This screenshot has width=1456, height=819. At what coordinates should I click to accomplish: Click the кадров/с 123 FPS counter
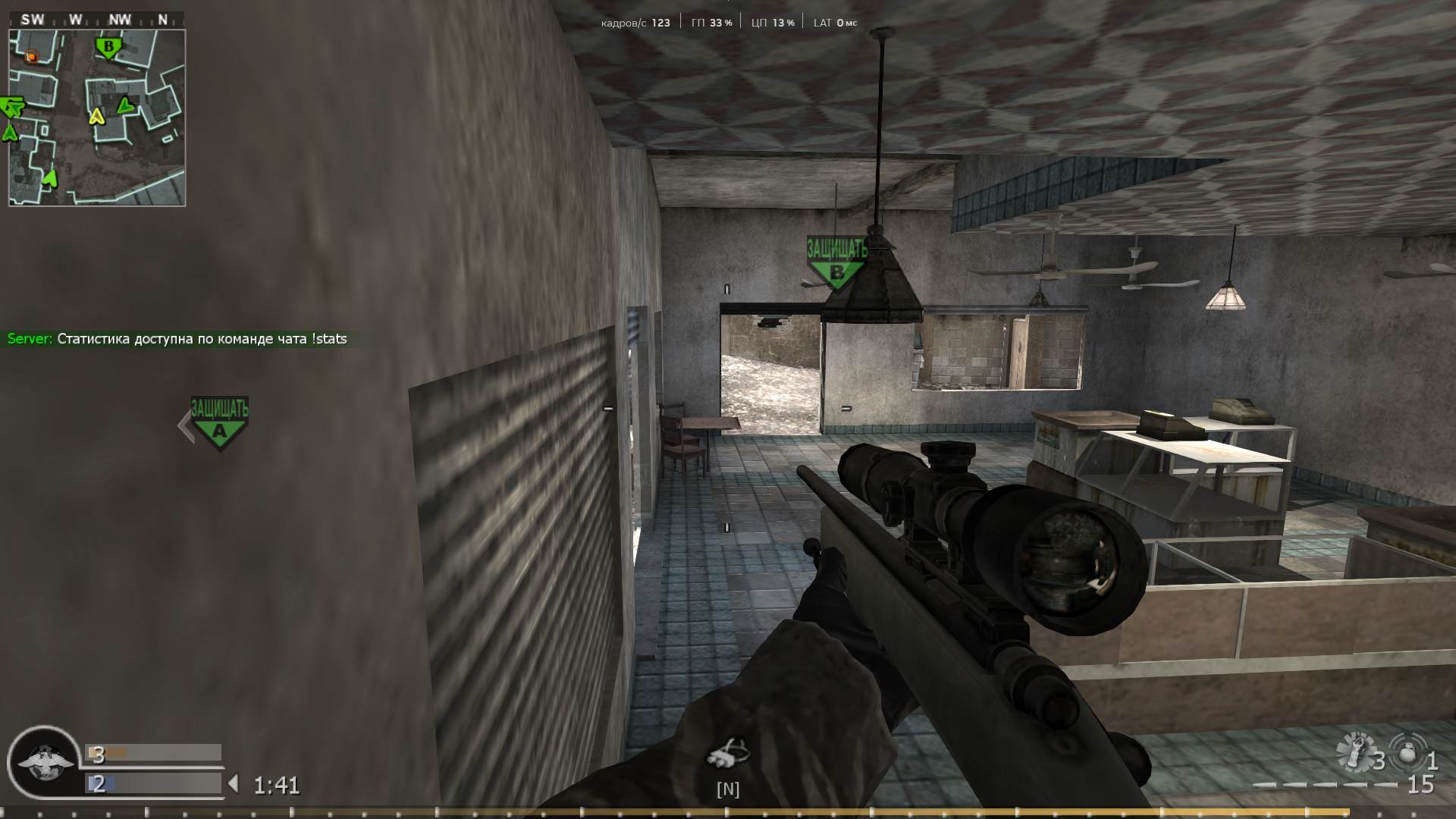click(x=634, y=22)
